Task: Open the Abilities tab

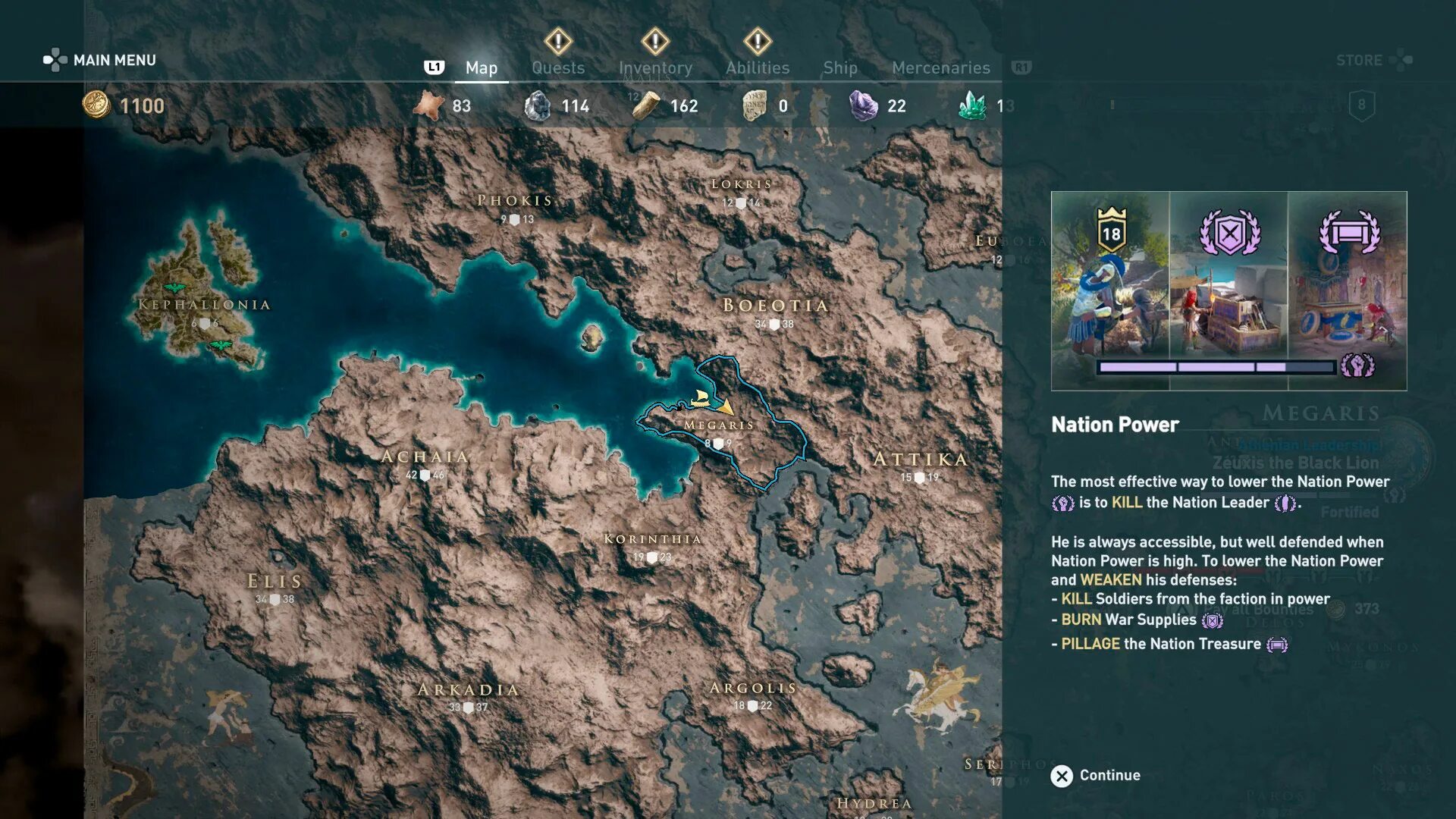Action: [x=758, y=68]
